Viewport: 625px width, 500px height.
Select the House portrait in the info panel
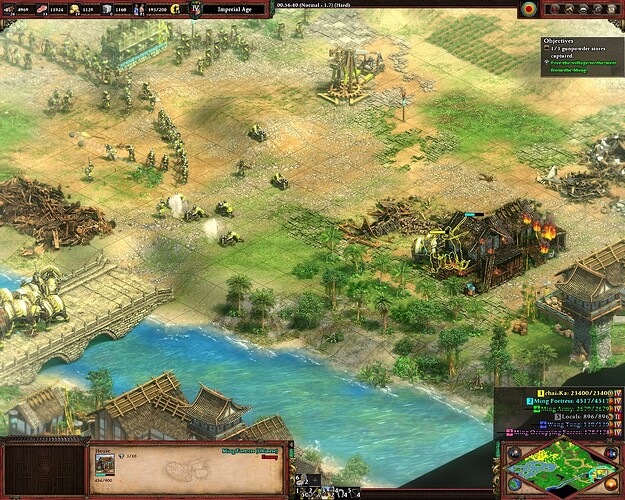105,467
